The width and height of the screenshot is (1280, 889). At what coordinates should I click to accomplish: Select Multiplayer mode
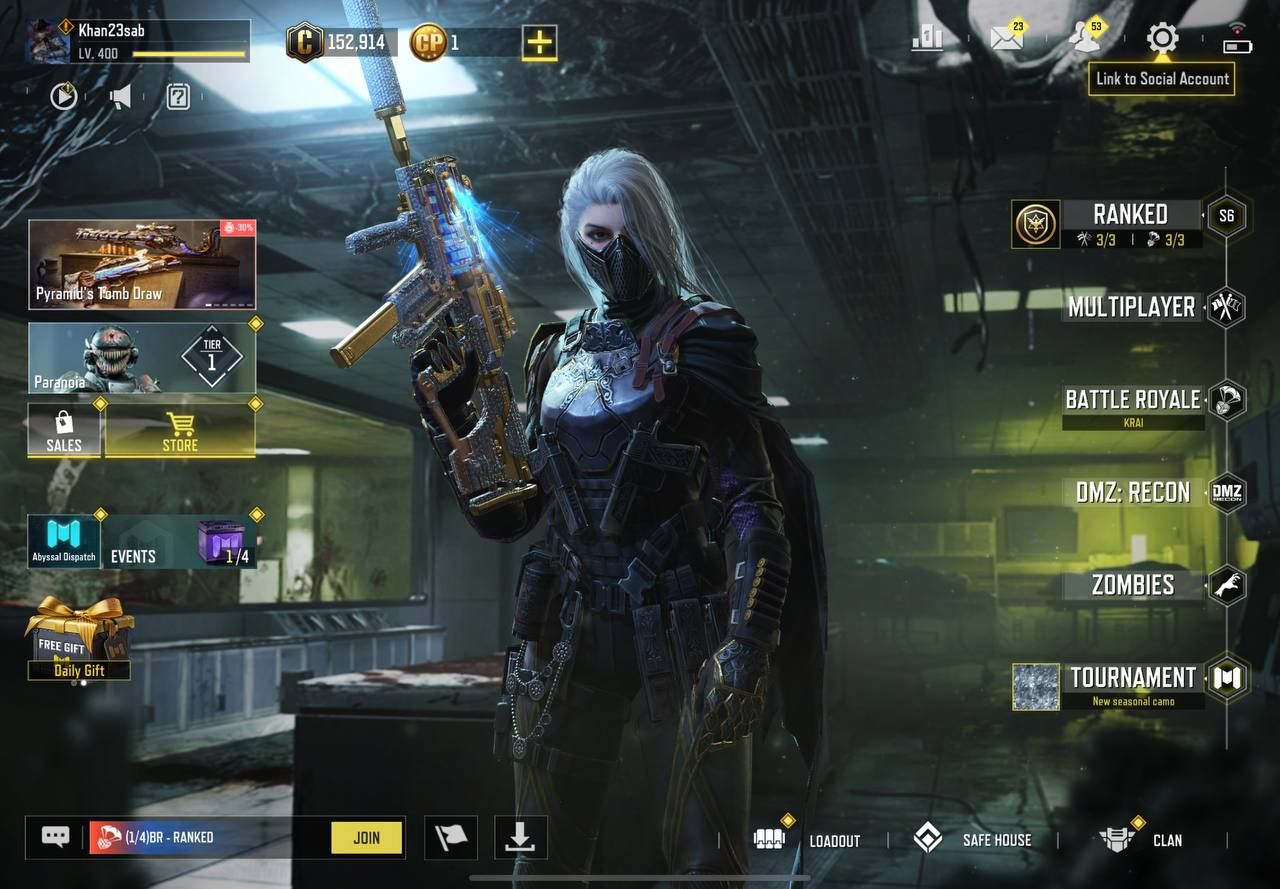click(1132, 307)
